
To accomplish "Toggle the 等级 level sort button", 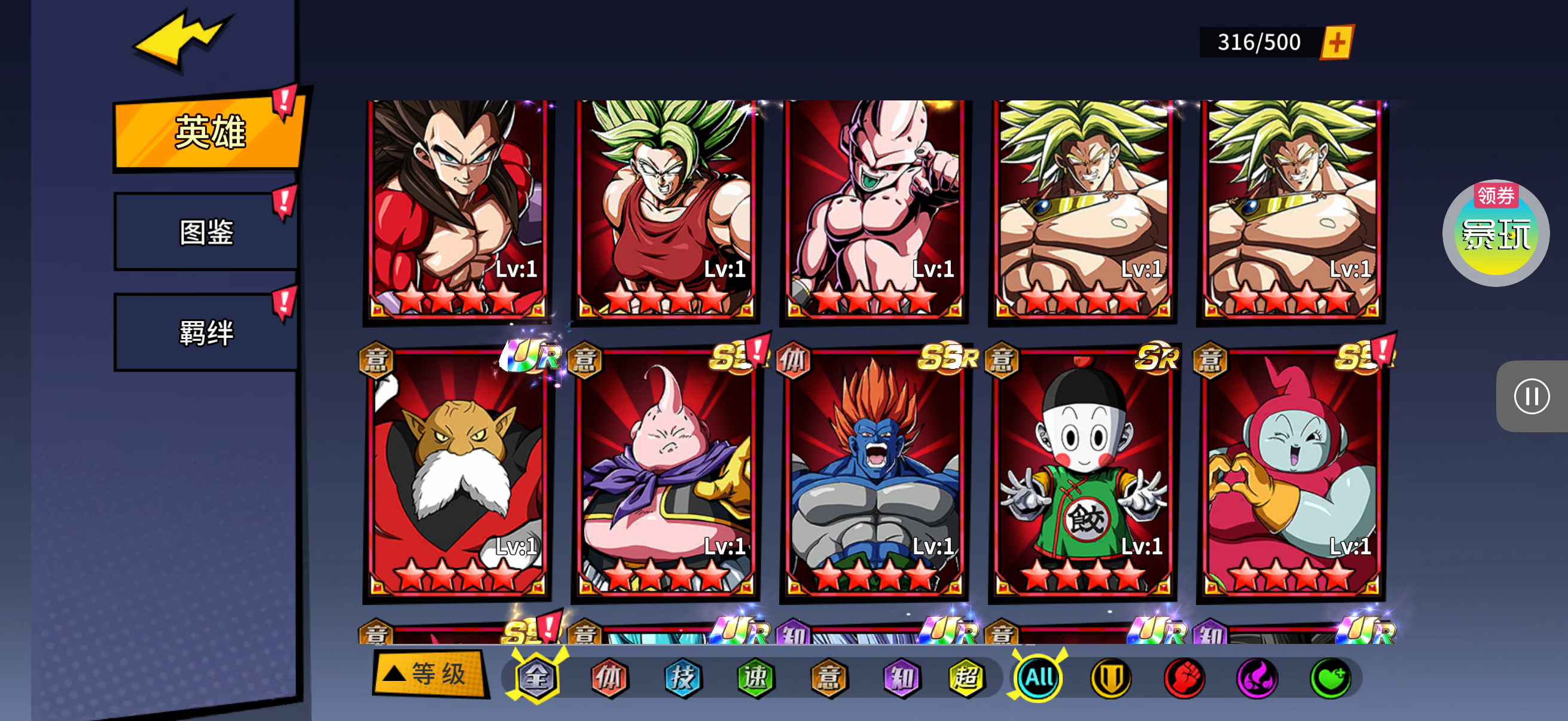I will (x=430, y=674).
